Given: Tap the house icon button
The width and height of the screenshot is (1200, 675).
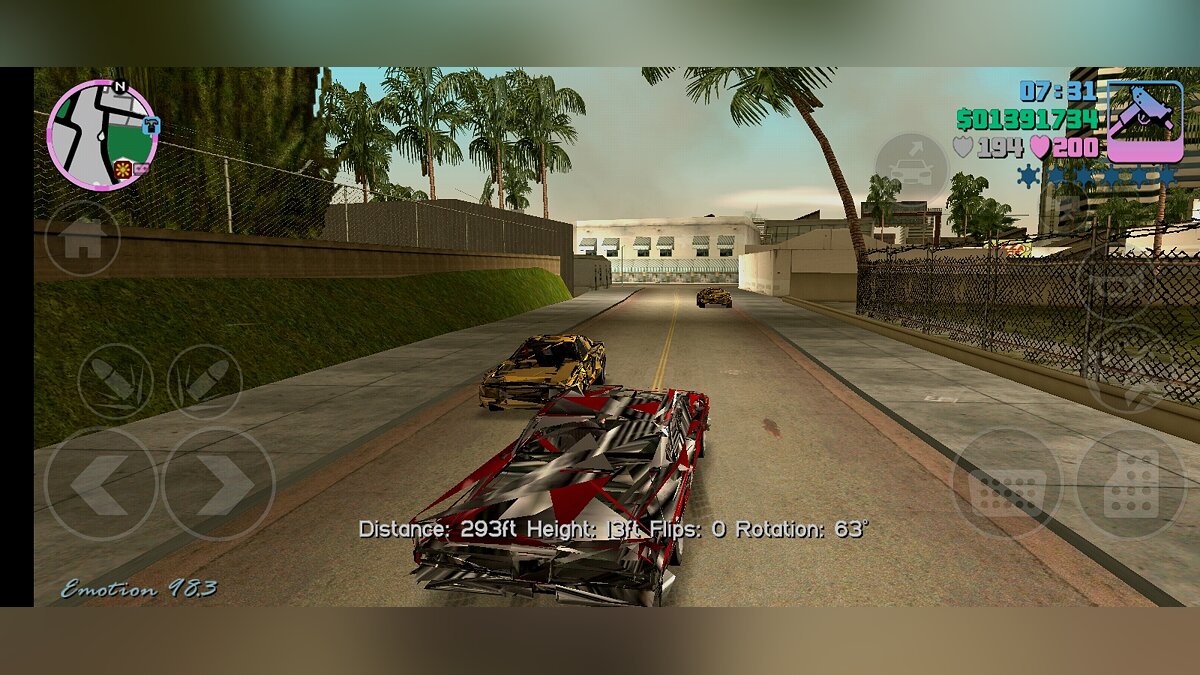Looking at the screenshot, I should [82, 239].
